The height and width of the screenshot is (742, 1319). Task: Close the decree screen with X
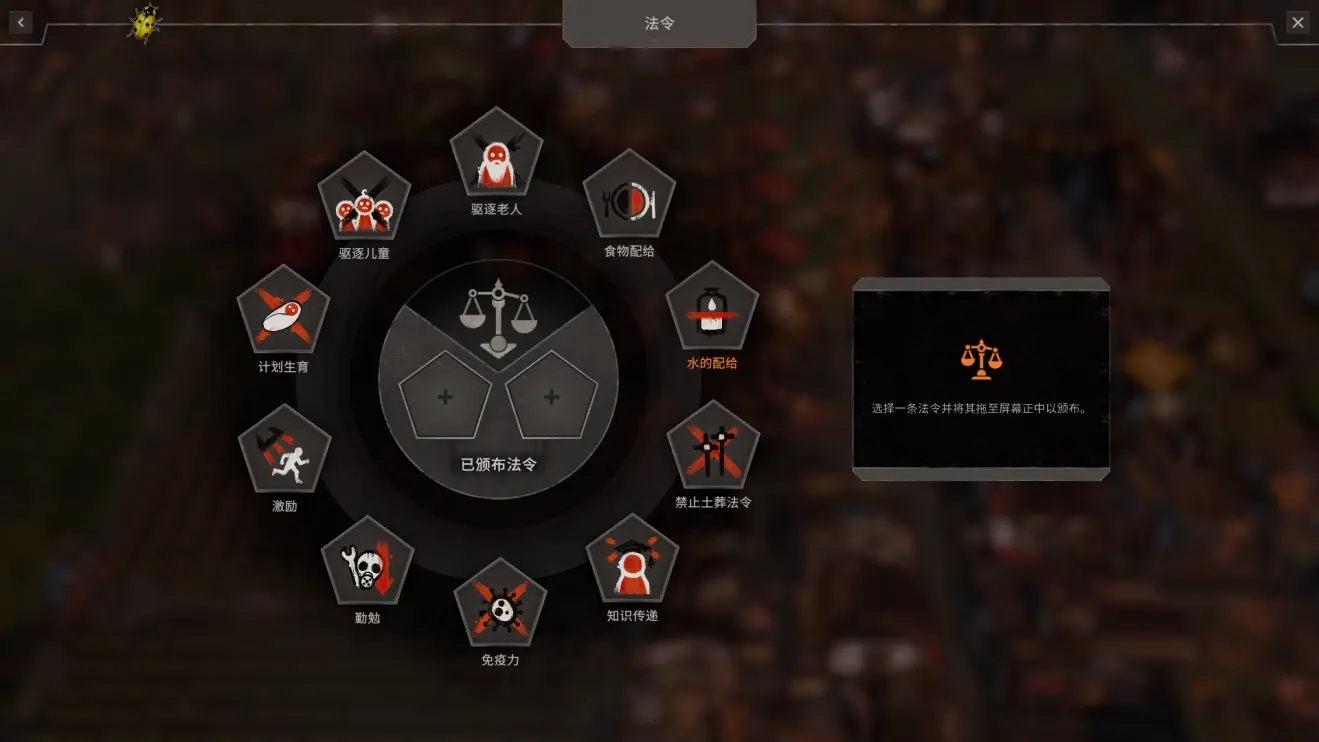coord(1297,23)
